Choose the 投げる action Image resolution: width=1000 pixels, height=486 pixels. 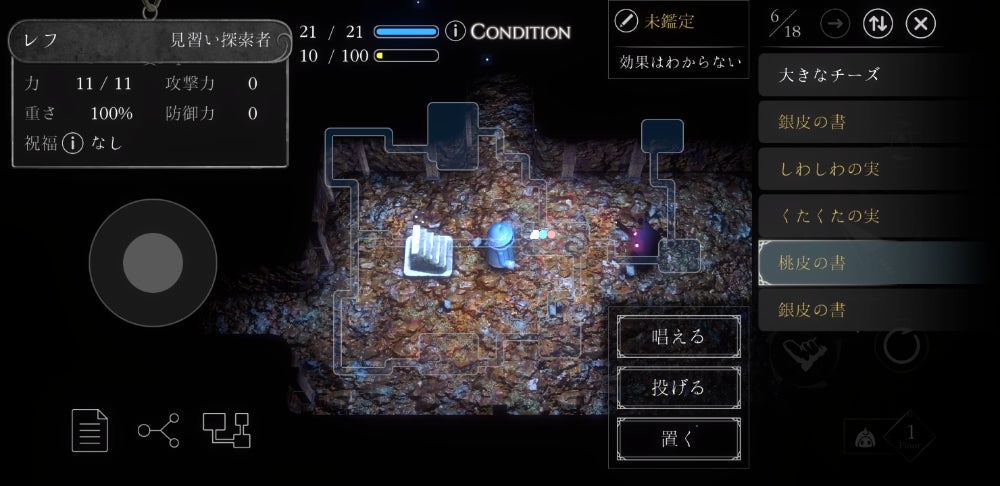tap(679, 386)
